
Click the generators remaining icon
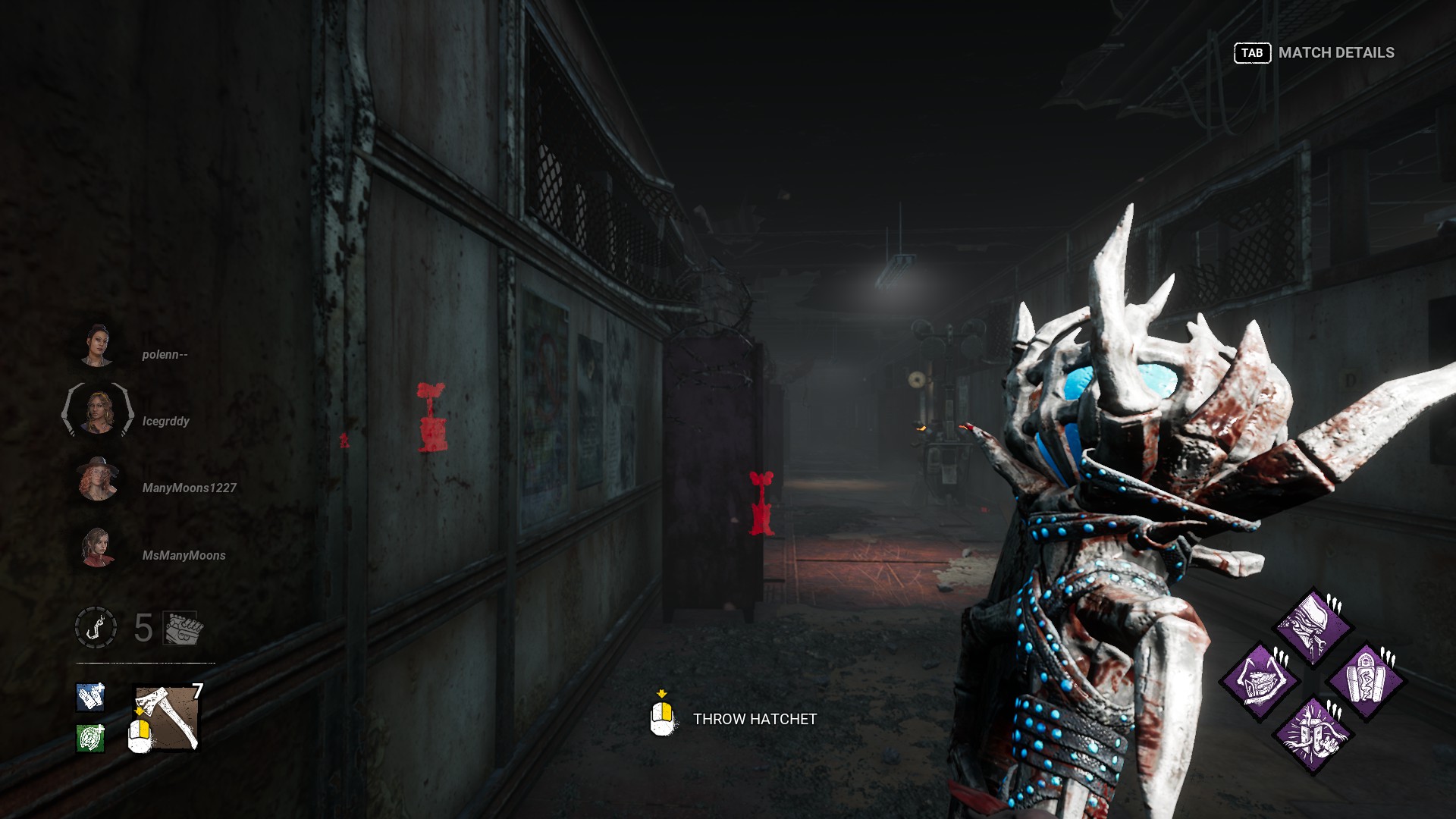tap(182, 628)
